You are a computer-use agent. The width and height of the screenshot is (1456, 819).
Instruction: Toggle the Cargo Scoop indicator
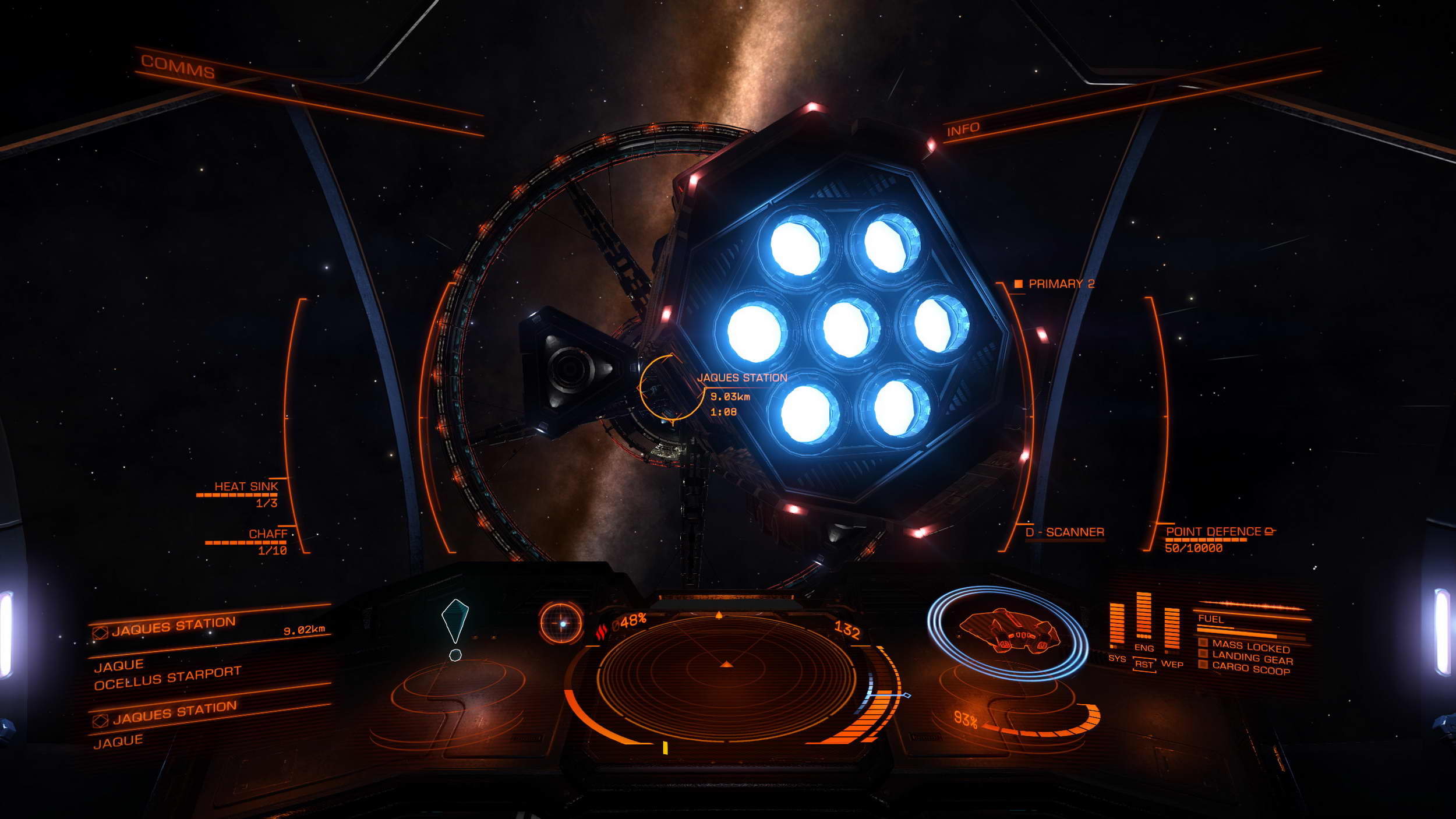(x=1250, y=669)
